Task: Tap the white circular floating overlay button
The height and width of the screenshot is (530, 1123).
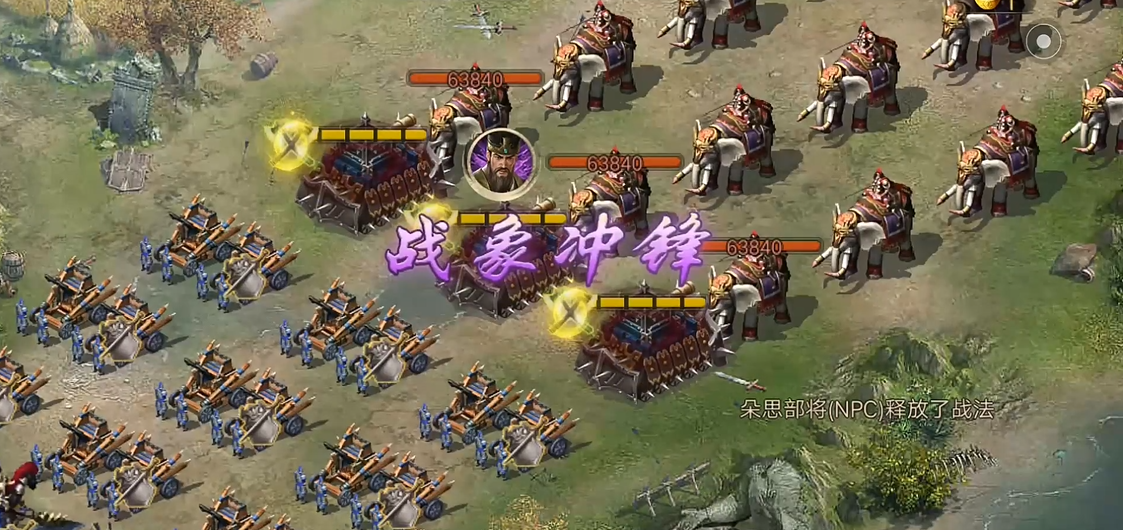Action: point(1045,41)
